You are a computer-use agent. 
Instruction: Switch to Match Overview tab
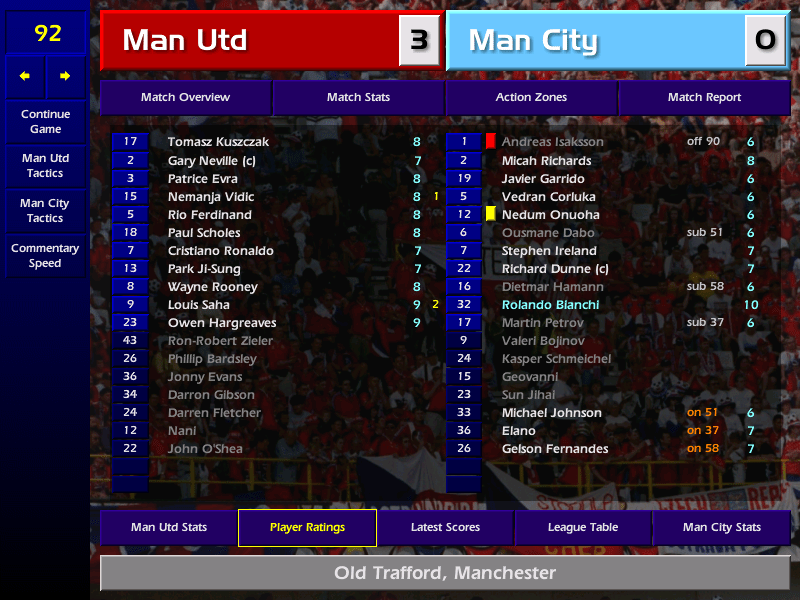[x=185, y=98]
